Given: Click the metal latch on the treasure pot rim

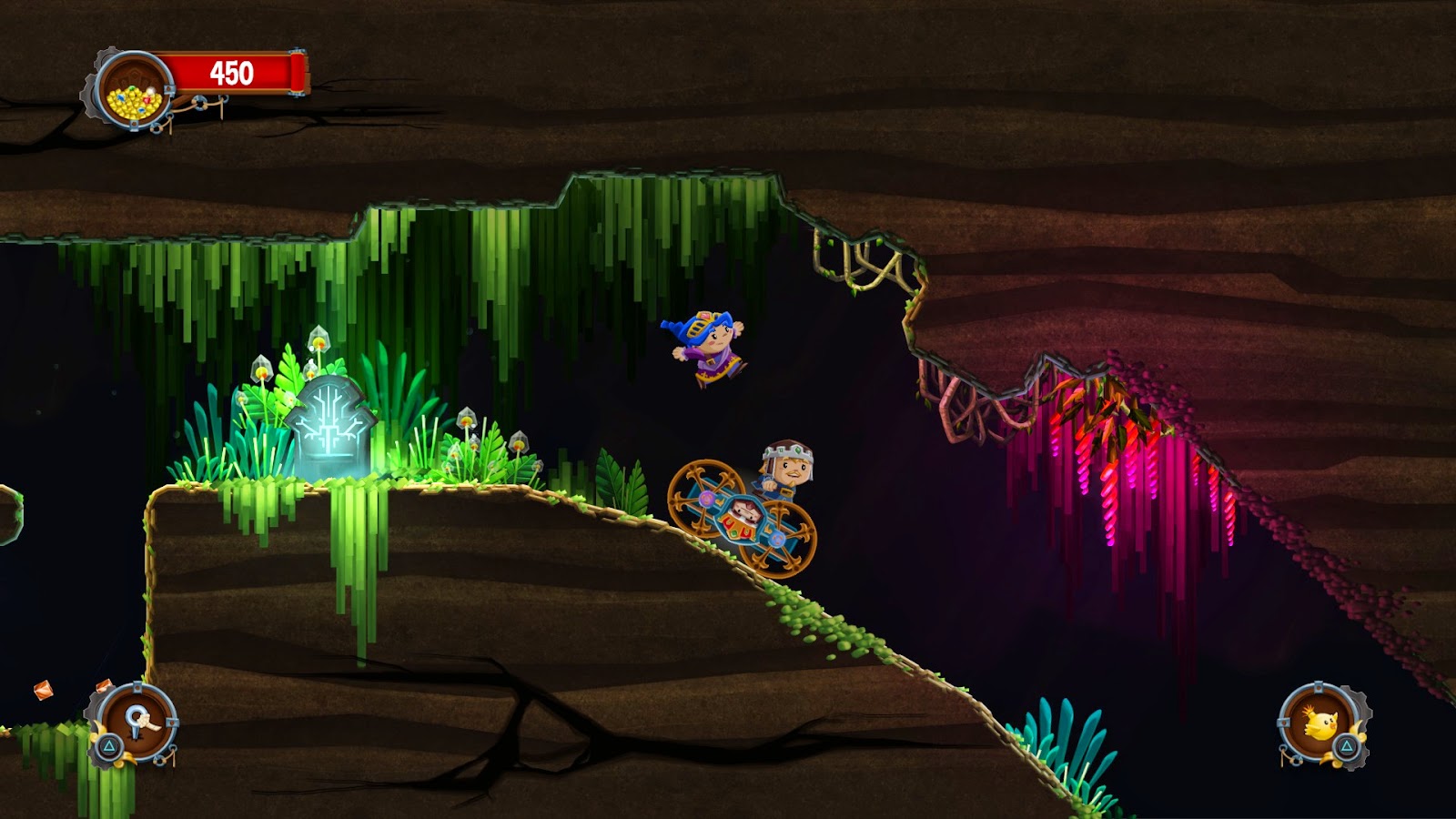Looking at the screenshot, I should (168, 89).
